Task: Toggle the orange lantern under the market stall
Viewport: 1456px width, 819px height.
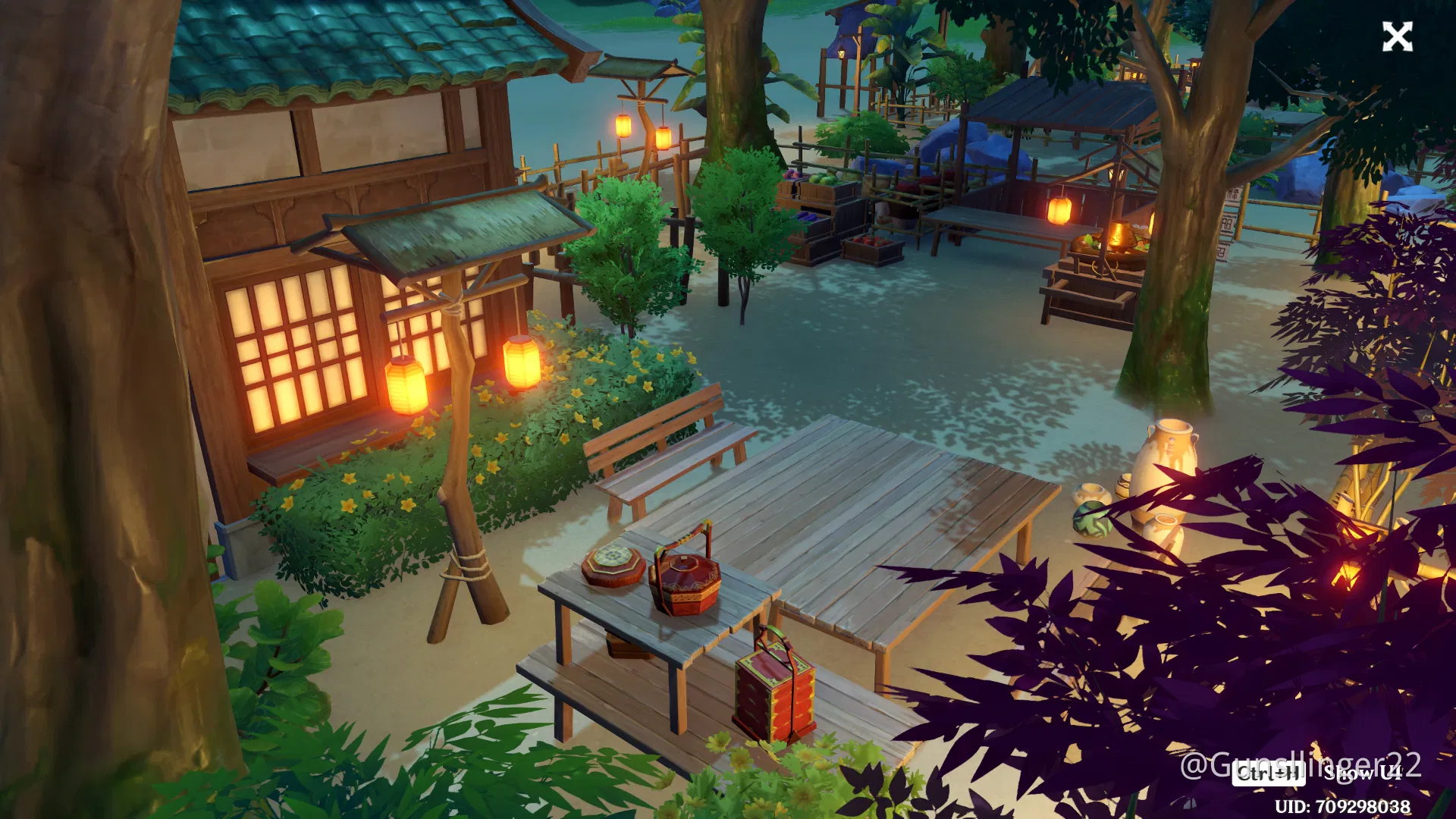Action: click(1062, 209)
